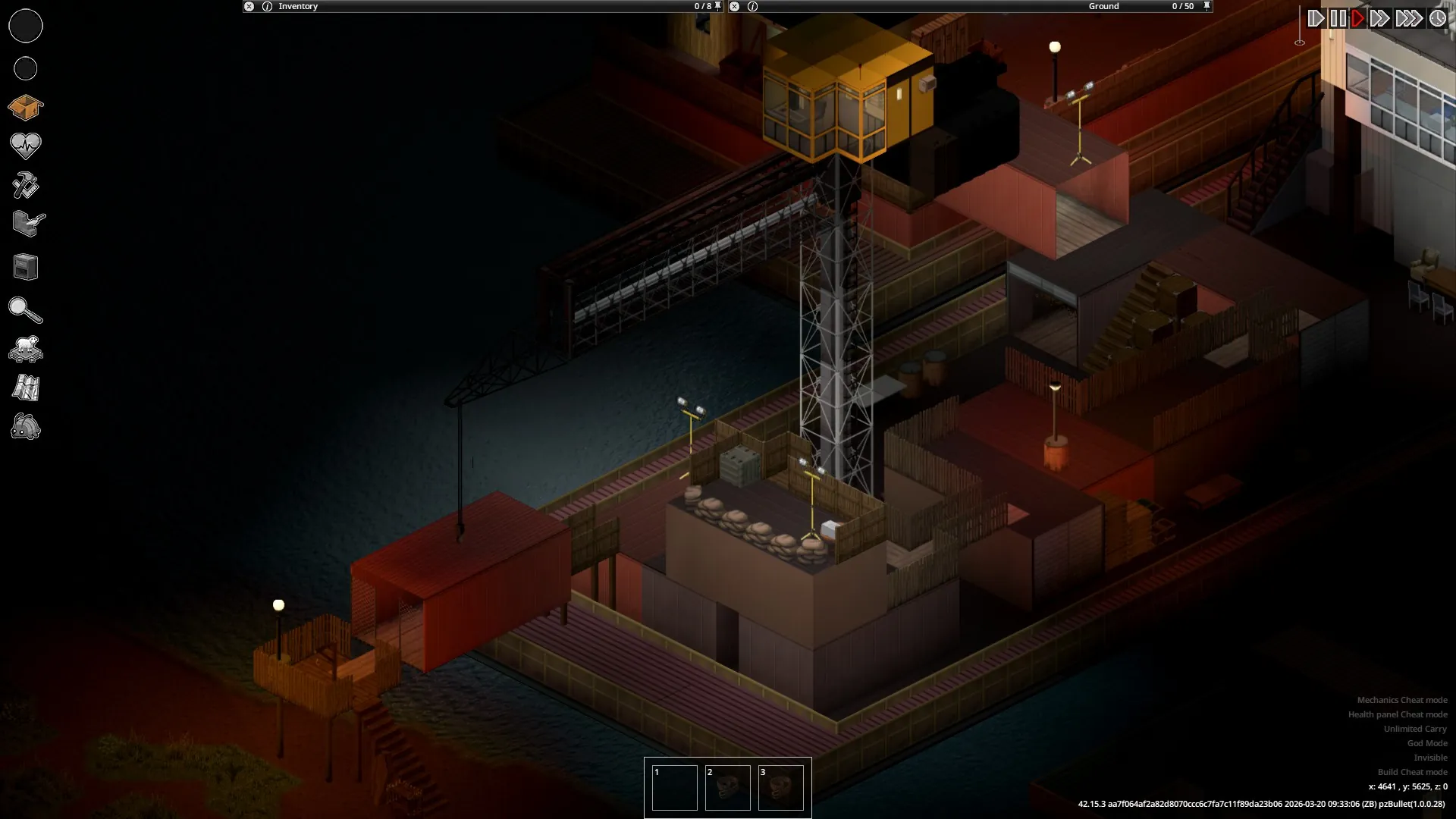
Task: Pin the Ground panel
Action: (1207, 6)
